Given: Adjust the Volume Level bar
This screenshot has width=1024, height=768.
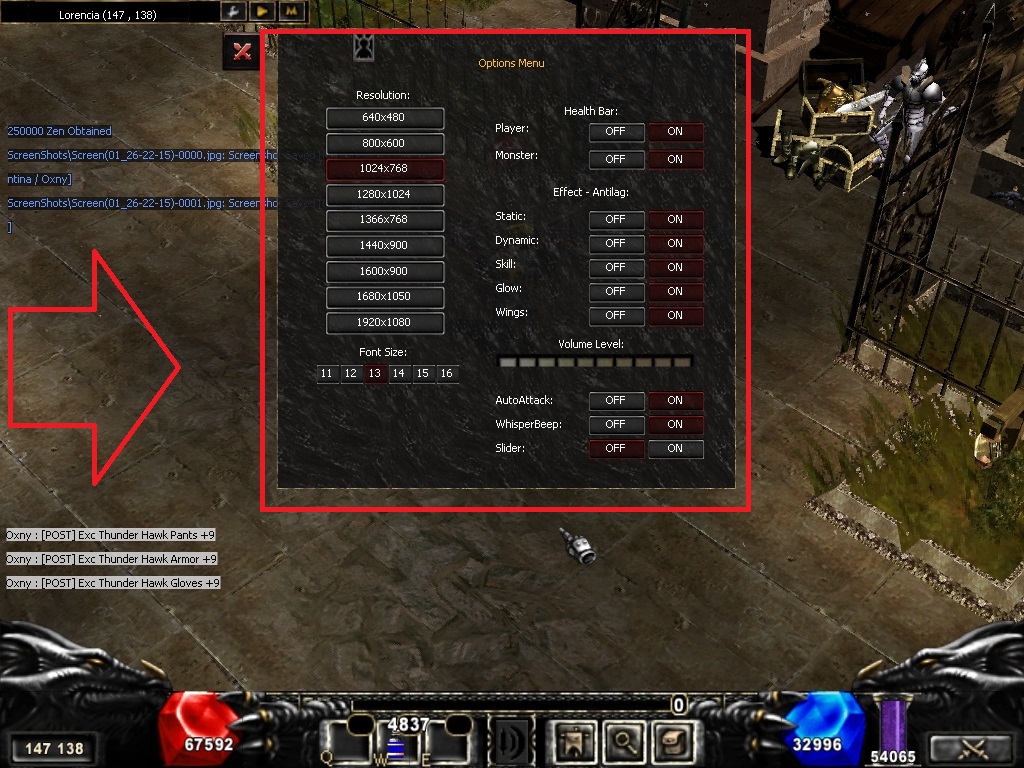Looking at the screenshot, I should pos(595,362).
